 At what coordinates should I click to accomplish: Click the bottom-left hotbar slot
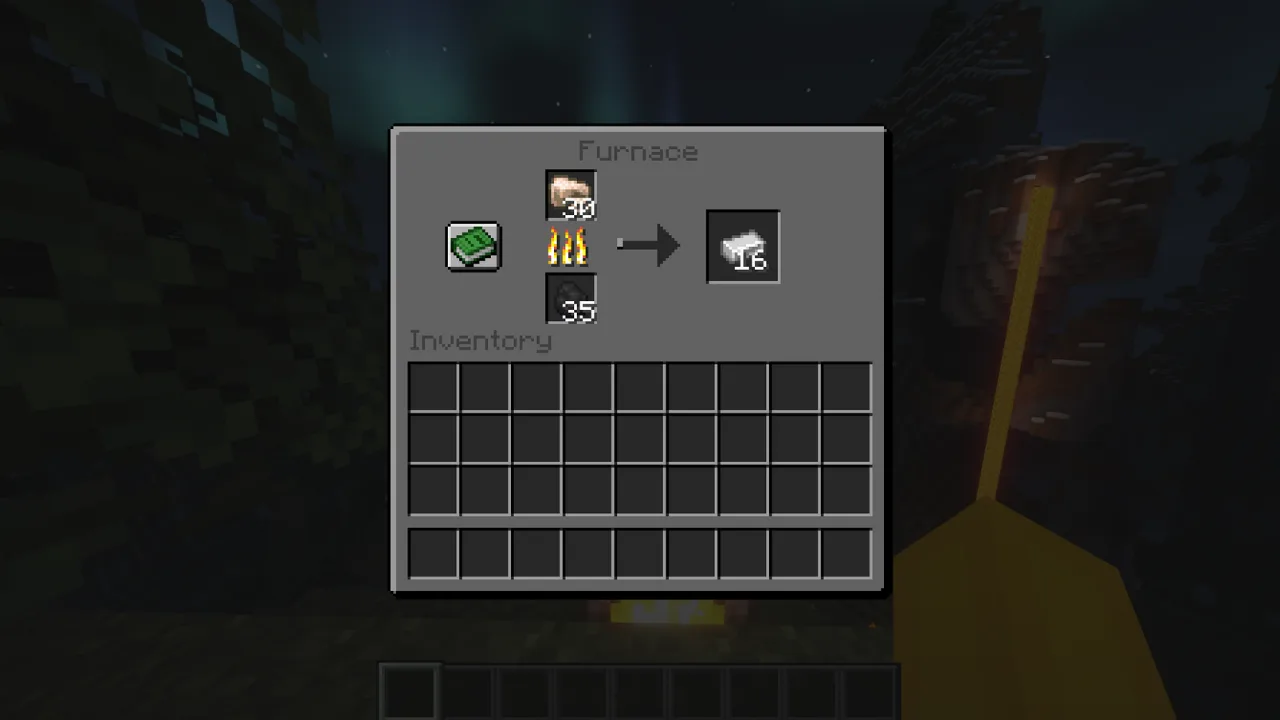pos(432,556)
